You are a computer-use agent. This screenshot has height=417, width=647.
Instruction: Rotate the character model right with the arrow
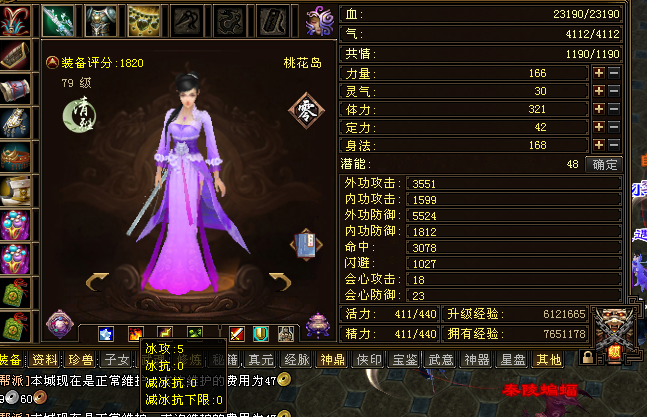coord(282,282)
